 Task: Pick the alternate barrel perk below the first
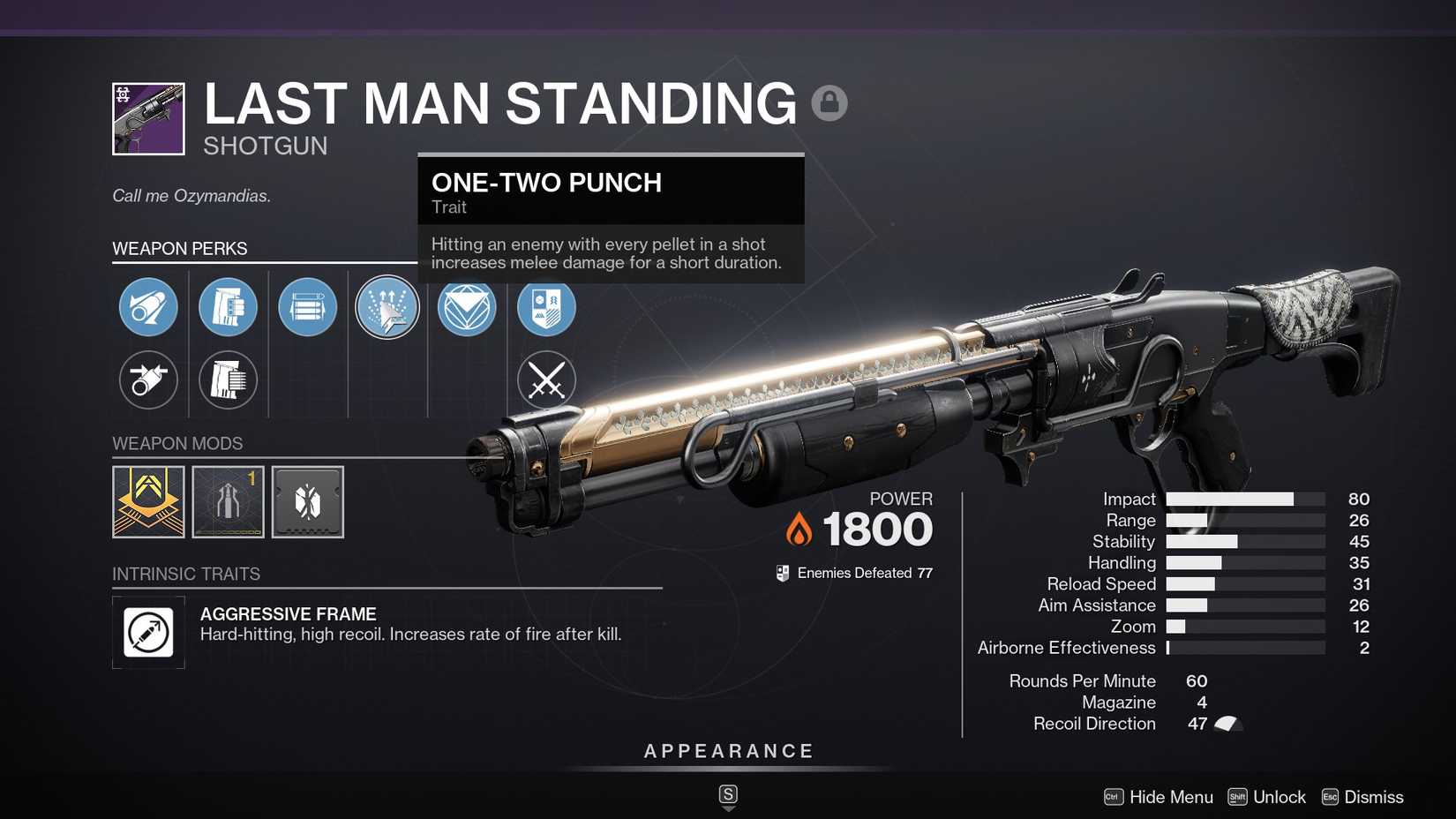(148, 380)
